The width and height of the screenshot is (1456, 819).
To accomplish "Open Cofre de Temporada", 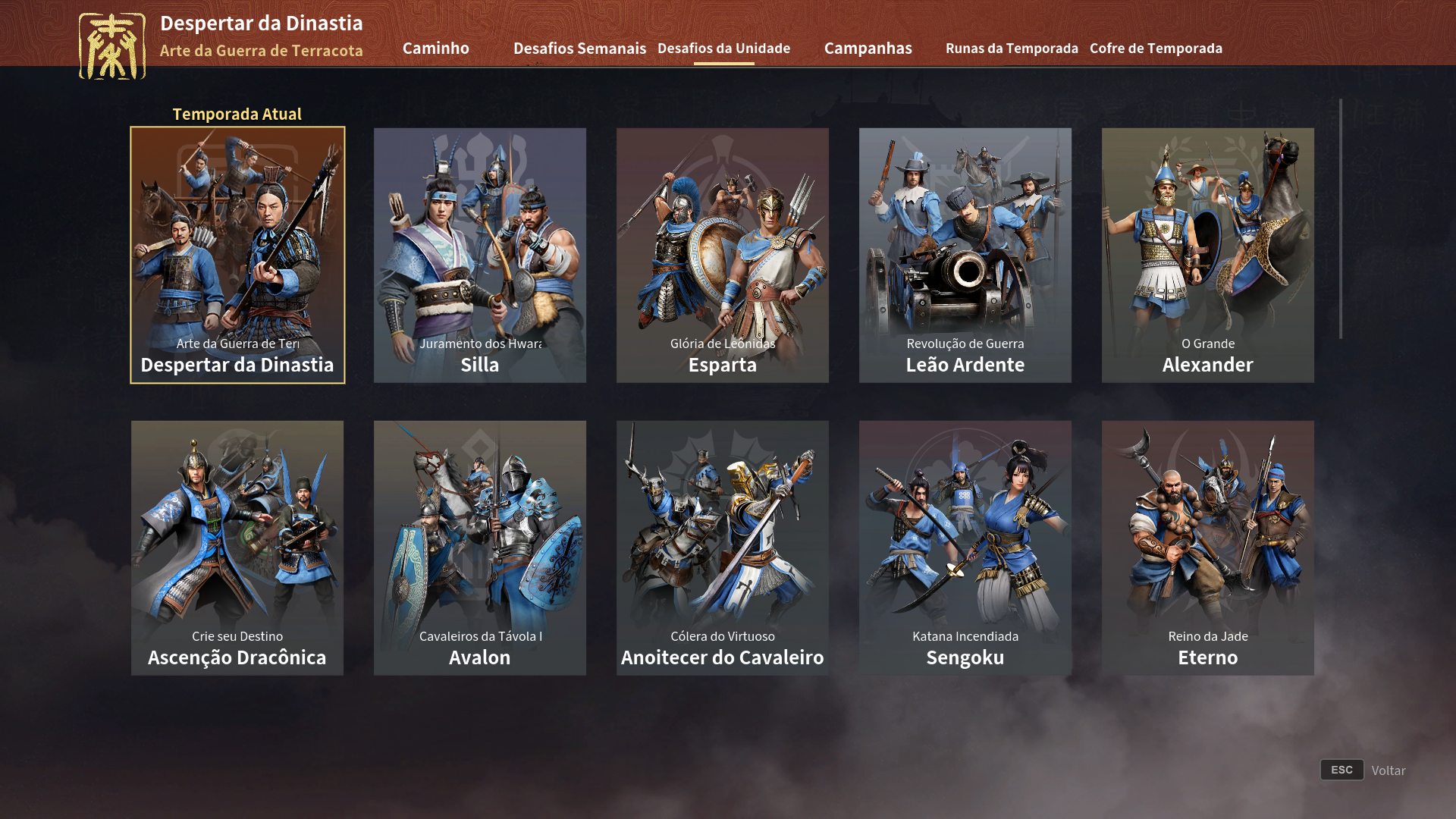I will pyautogui.click(x=1156, y=48).
